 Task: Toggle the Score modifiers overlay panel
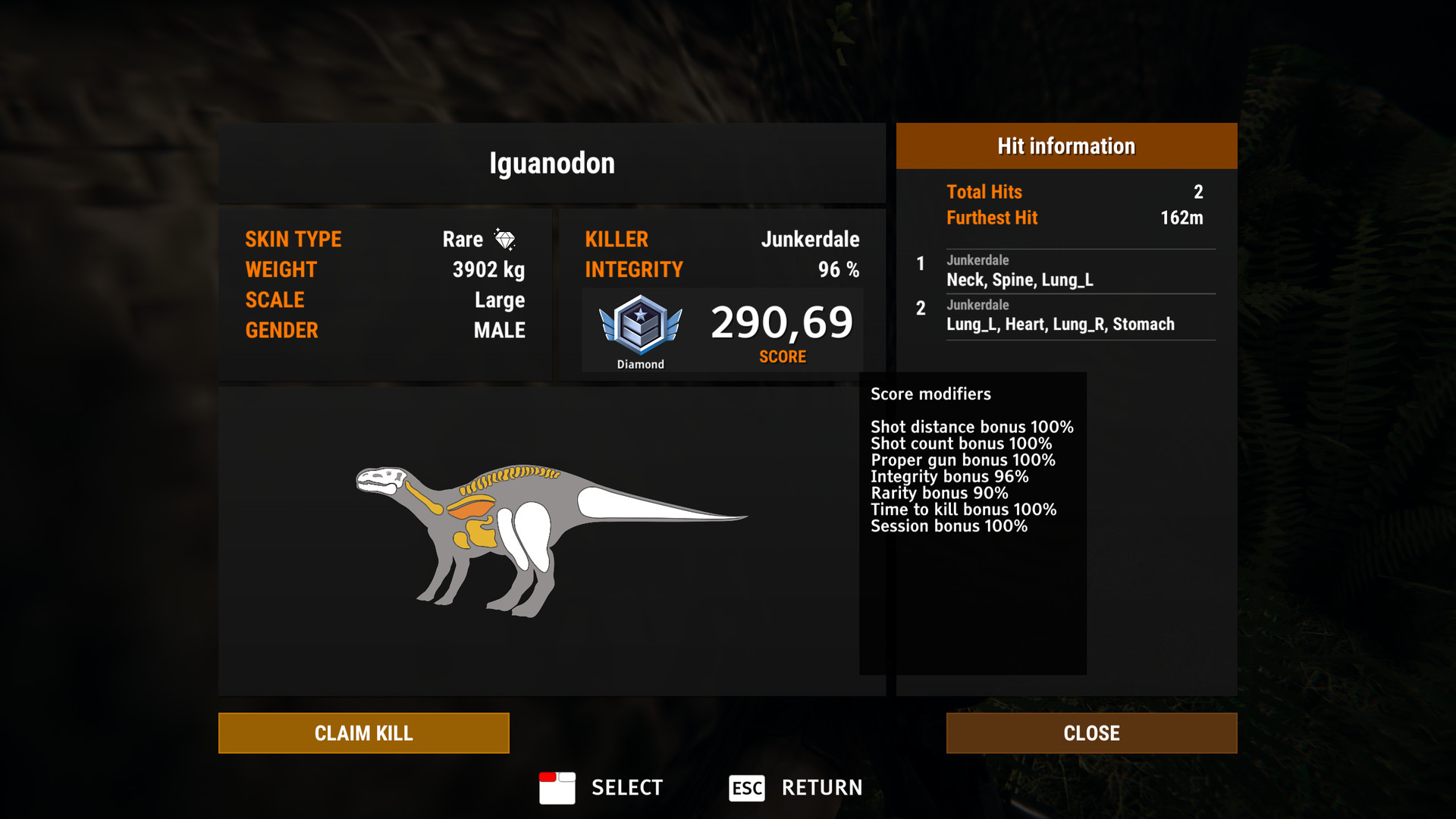(x=930, y=394)
